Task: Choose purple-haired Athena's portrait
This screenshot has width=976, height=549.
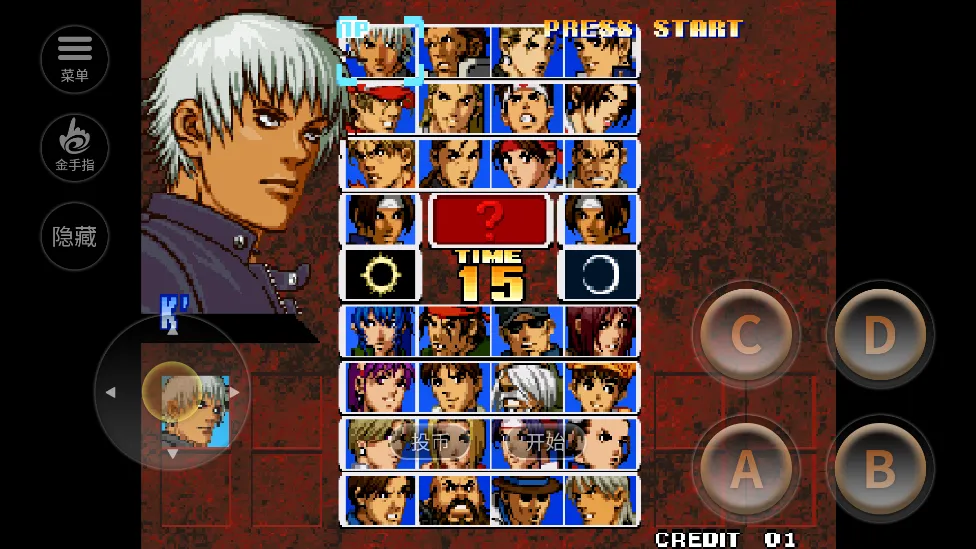Action: pyautogui.click(x=380, y=387)
